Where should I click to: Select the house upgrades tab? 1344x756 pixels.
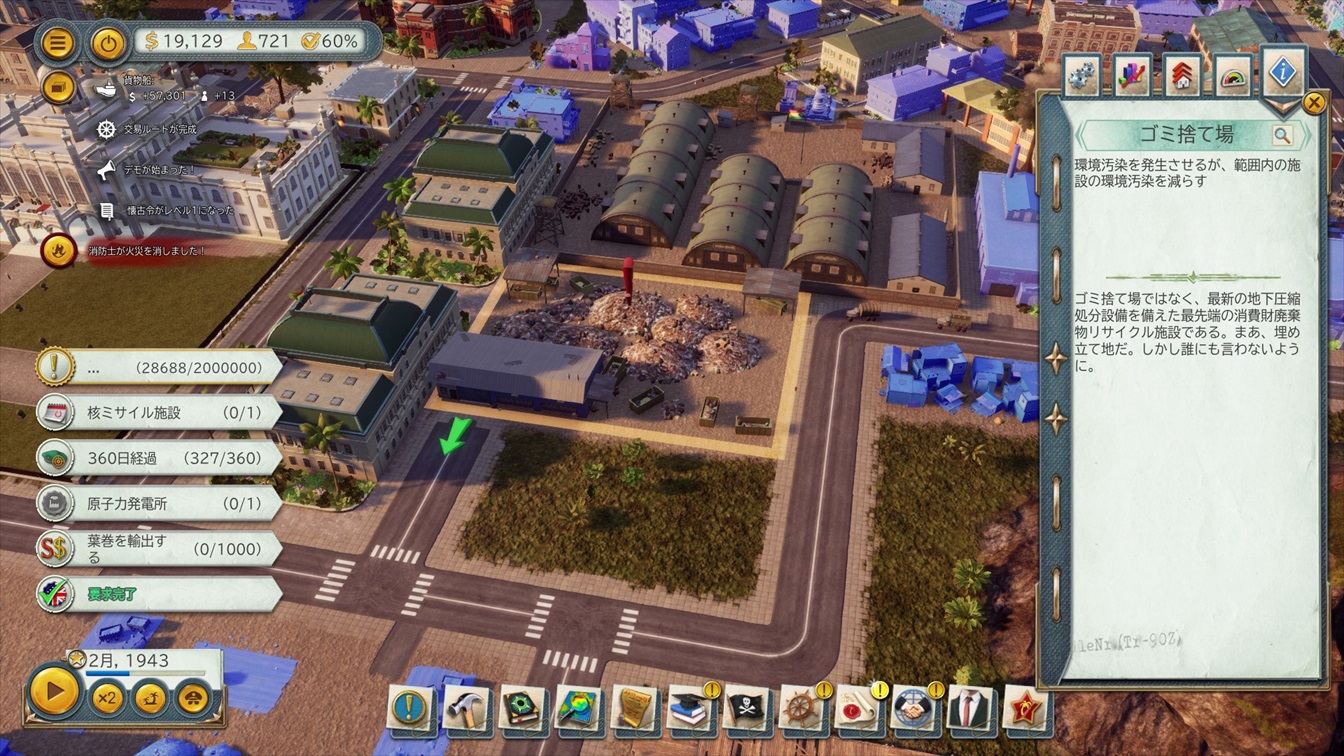pyautogui.click(x=1182, y=76)
